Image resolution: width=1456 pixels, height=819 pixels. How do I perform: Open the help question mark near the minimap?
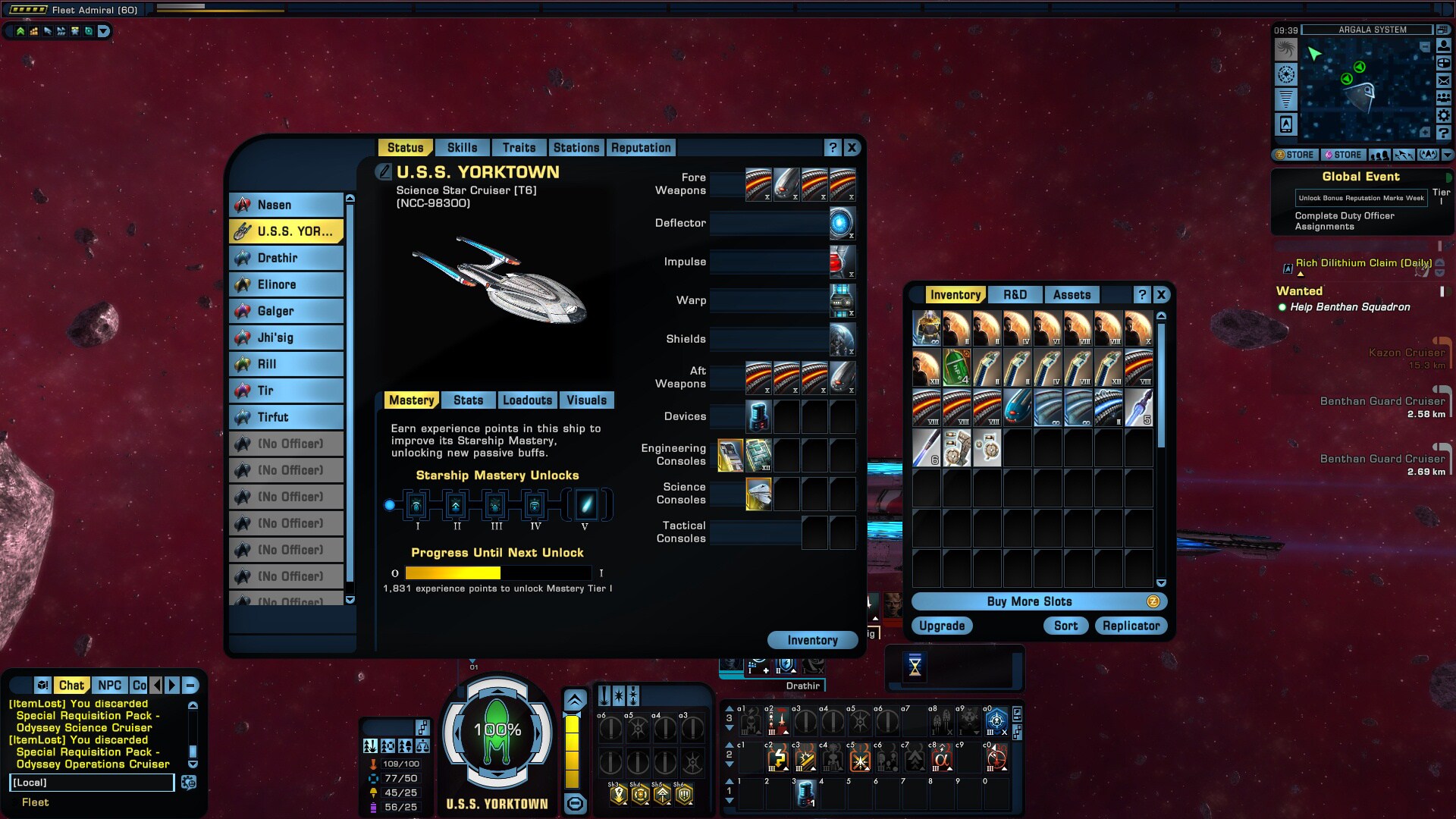pyautogui.click(x=1443, y=131)
